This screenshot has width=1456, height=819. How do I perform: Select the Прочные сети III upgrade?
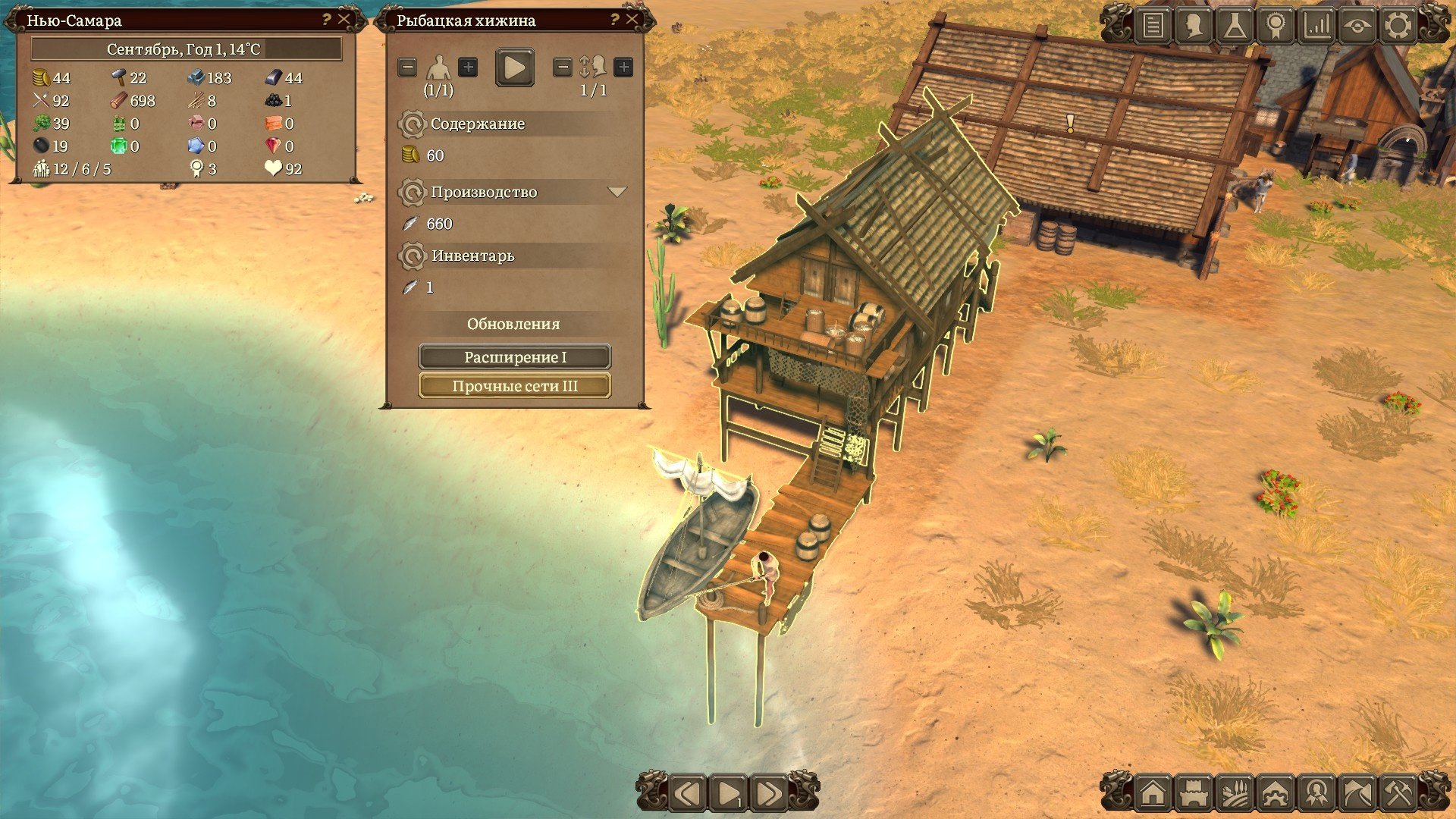pos(515,386)
